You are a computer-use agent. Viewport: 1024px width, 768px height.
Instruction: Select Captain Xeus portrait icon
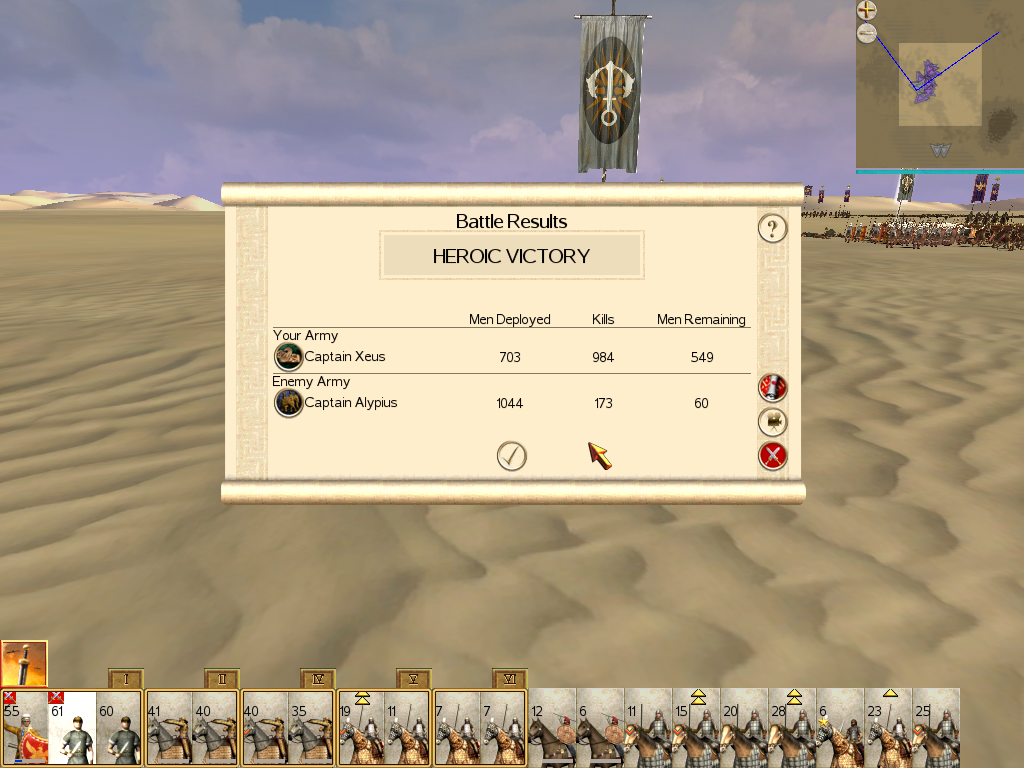289,357
